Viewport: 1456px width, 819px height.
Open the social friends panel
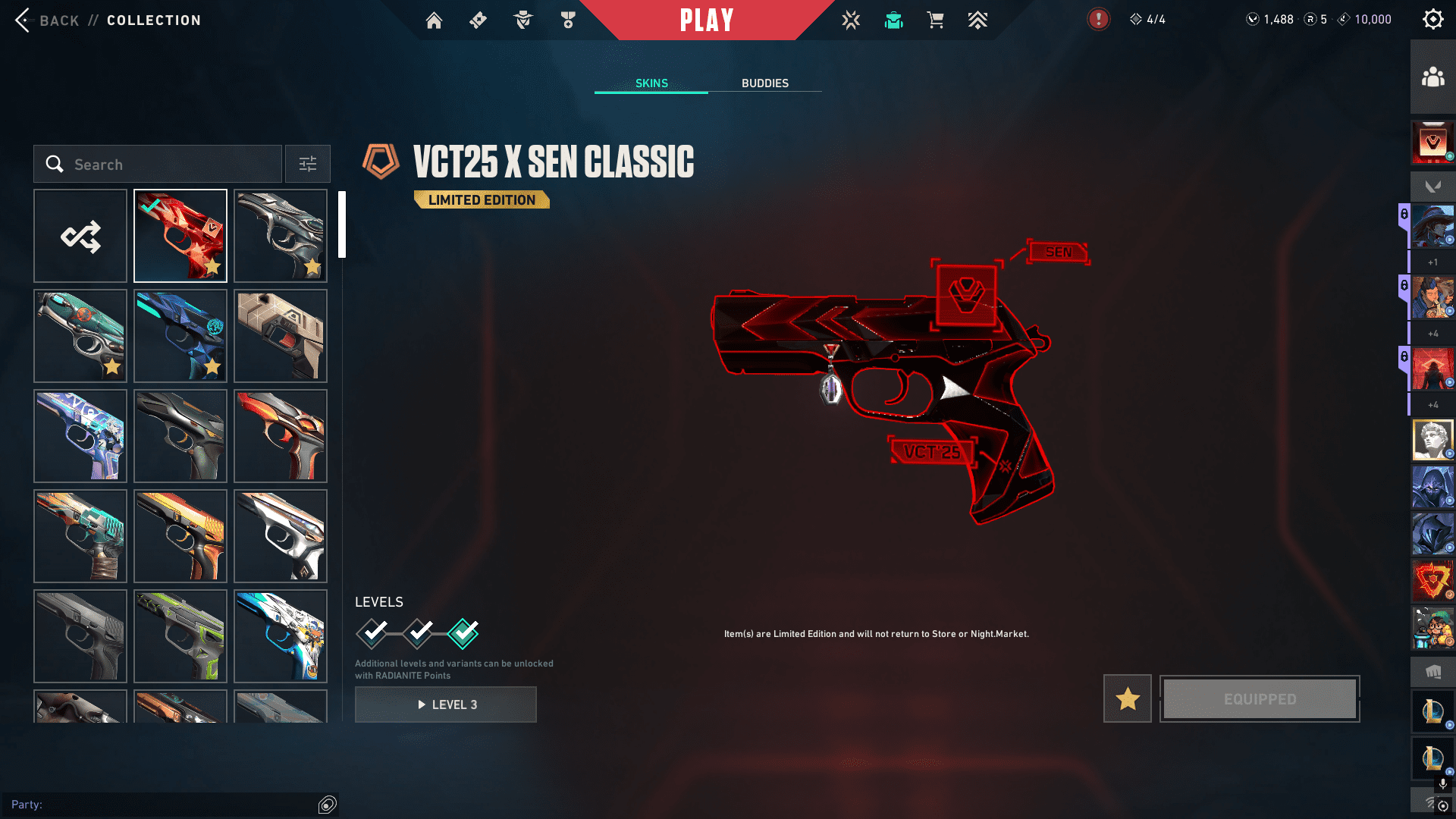pyautogui.click(x=1432, y=77)
